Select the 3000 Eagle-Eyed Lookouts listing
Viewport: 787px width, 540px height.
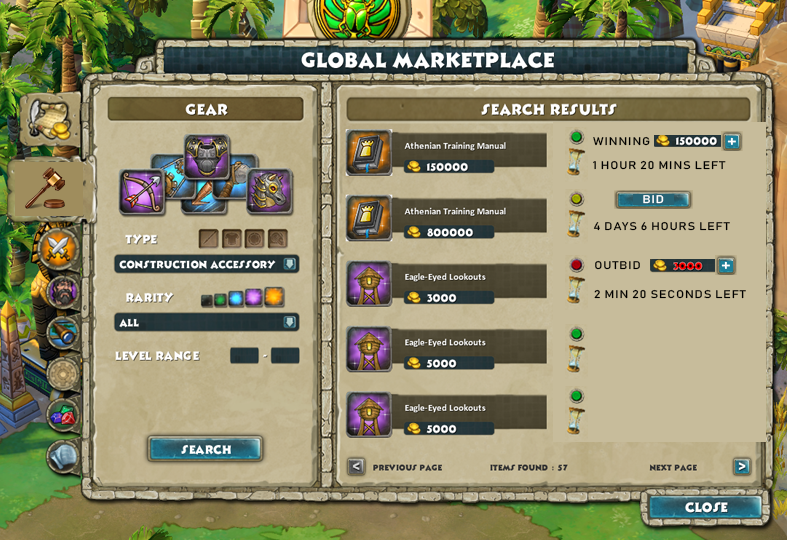447,284
